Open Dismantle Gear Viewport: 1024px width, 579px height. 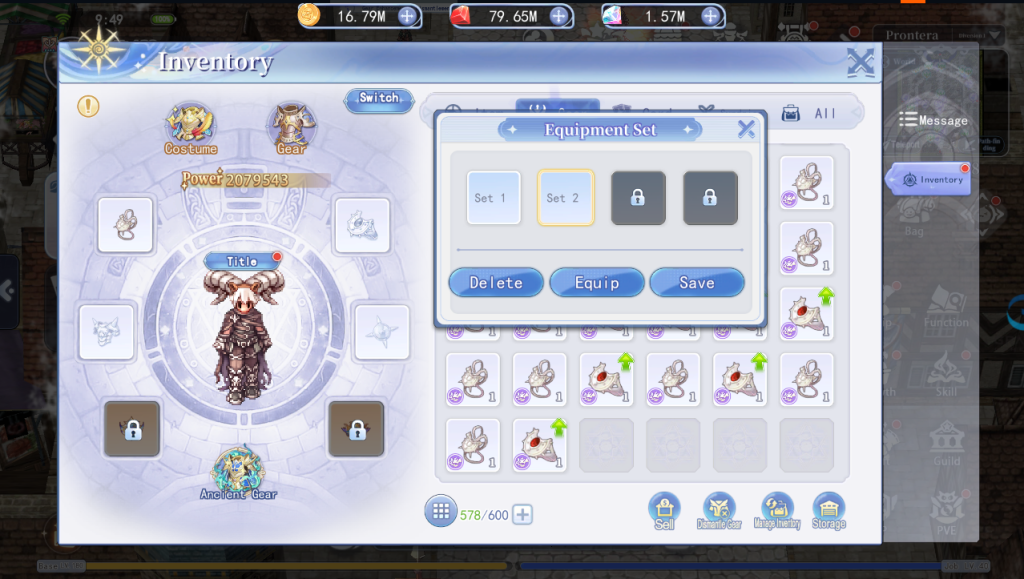click(719, 511)
